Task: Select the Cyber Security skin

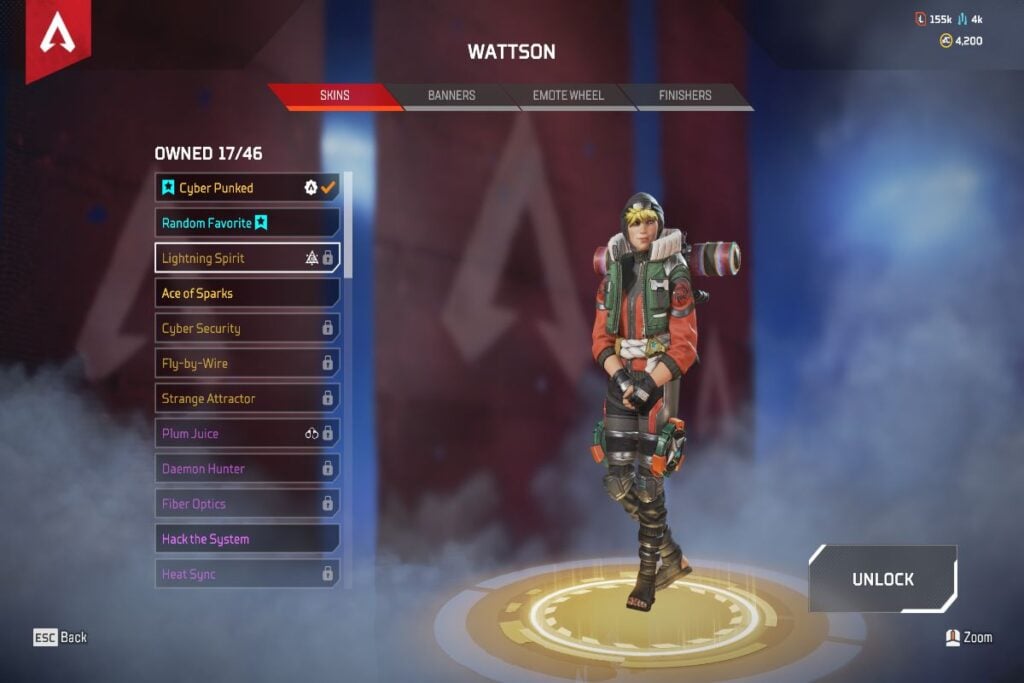Action: coord(247,328)
